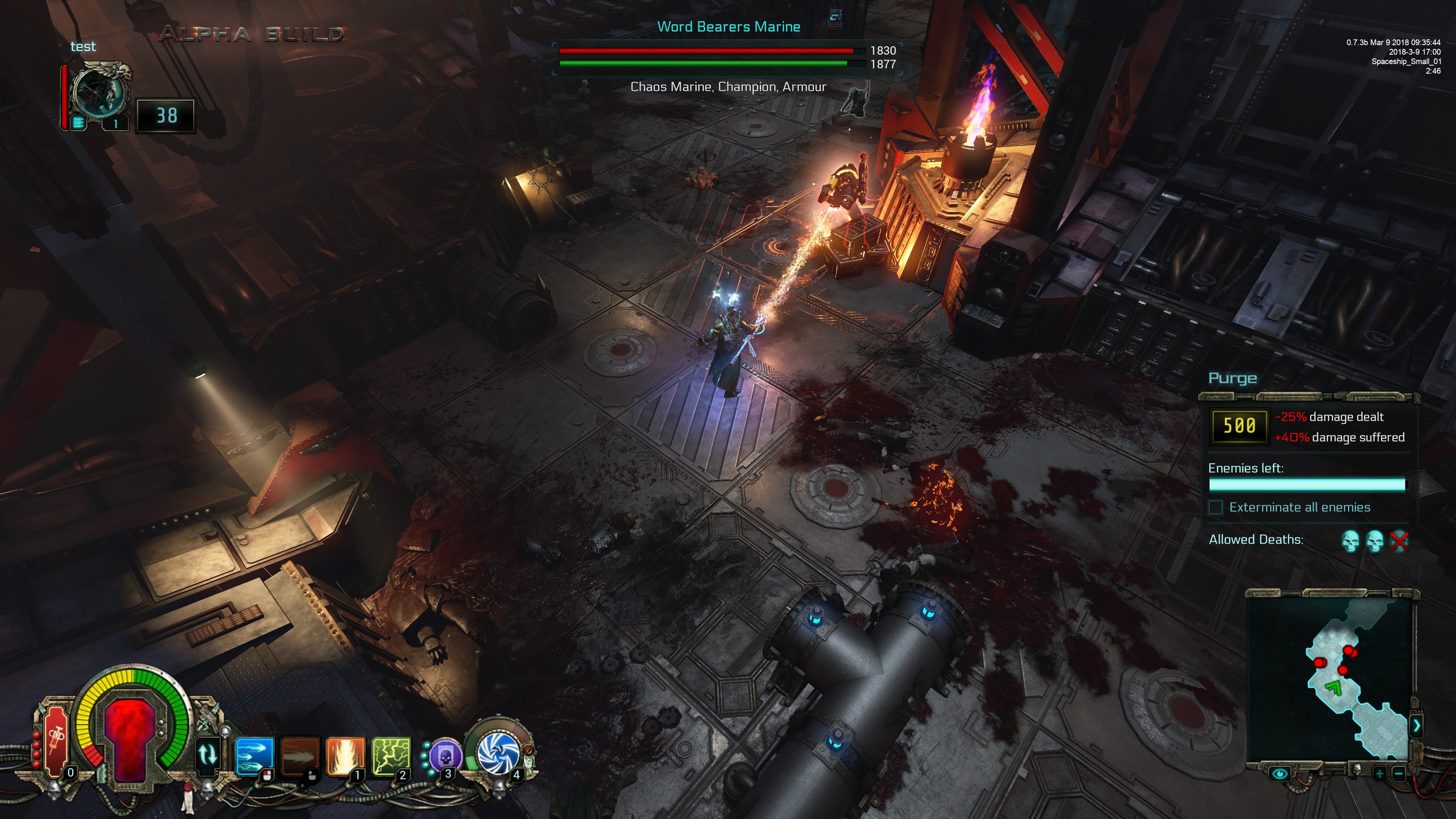Zoom out the minimap with minus button
Screen dimensions: 1456x819
tap(1398, 773)
